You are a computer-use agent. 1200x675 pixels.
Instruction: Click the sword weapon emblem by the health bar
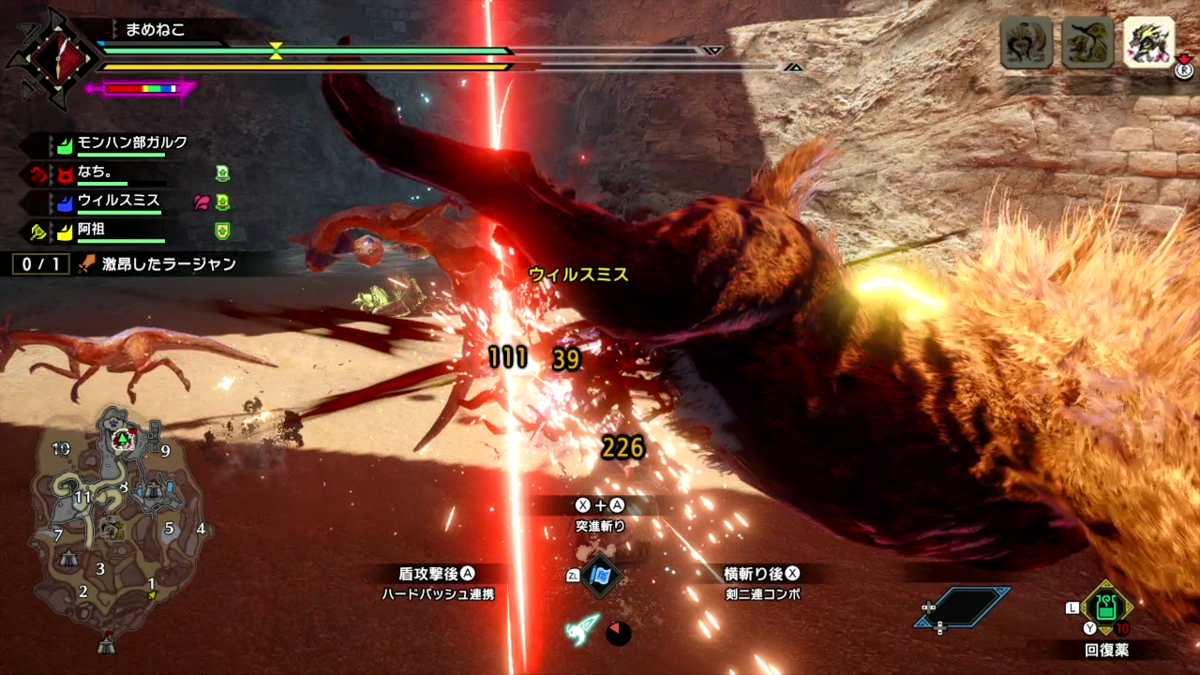point(50,55)
